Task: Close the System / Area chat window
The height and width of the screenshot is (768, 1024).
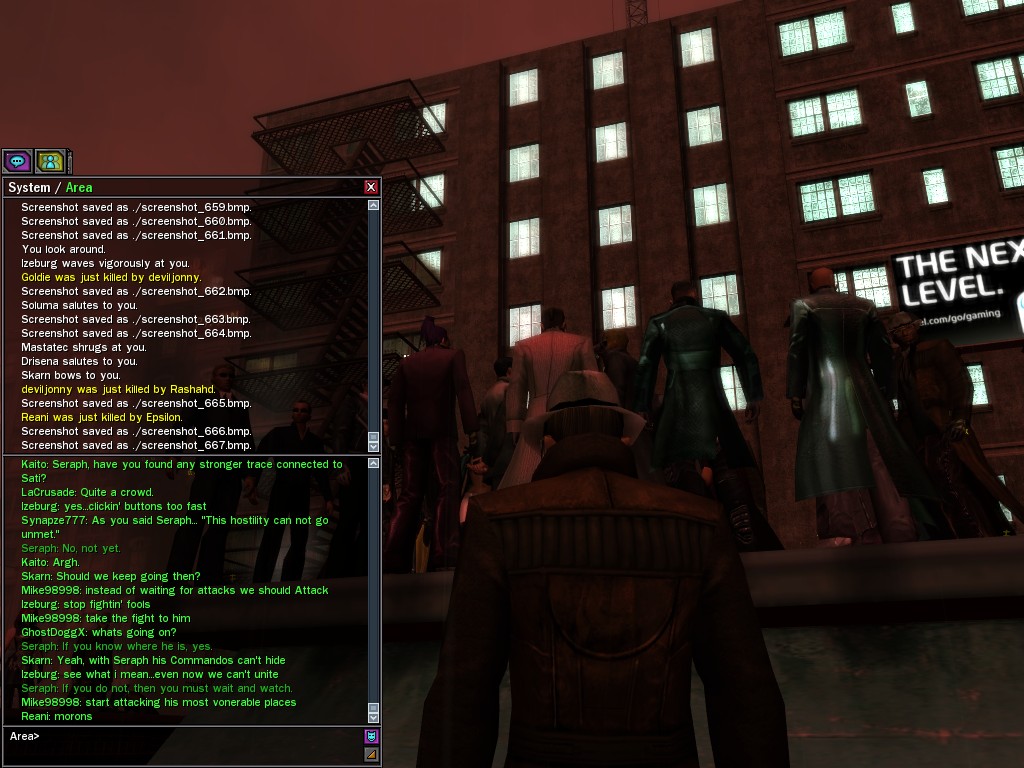Action: coord(371,187)
